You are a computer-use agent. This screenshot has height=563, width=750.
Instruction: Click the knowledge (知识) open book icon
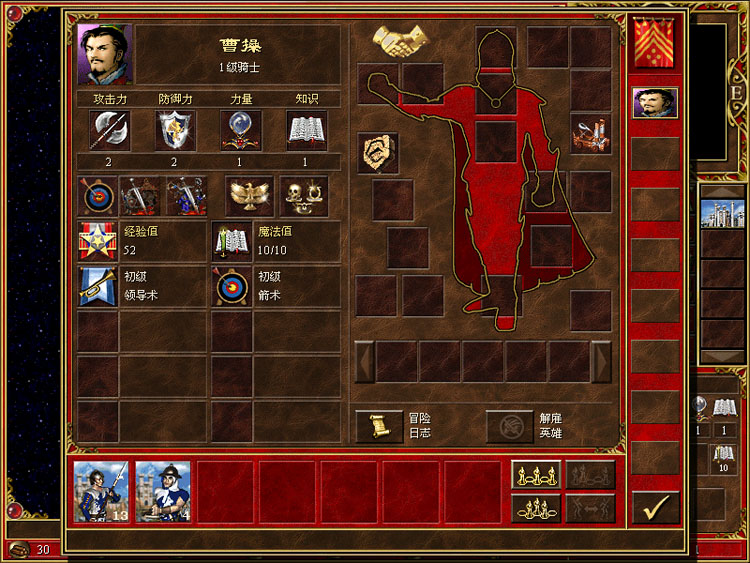(x=307, y=130)
